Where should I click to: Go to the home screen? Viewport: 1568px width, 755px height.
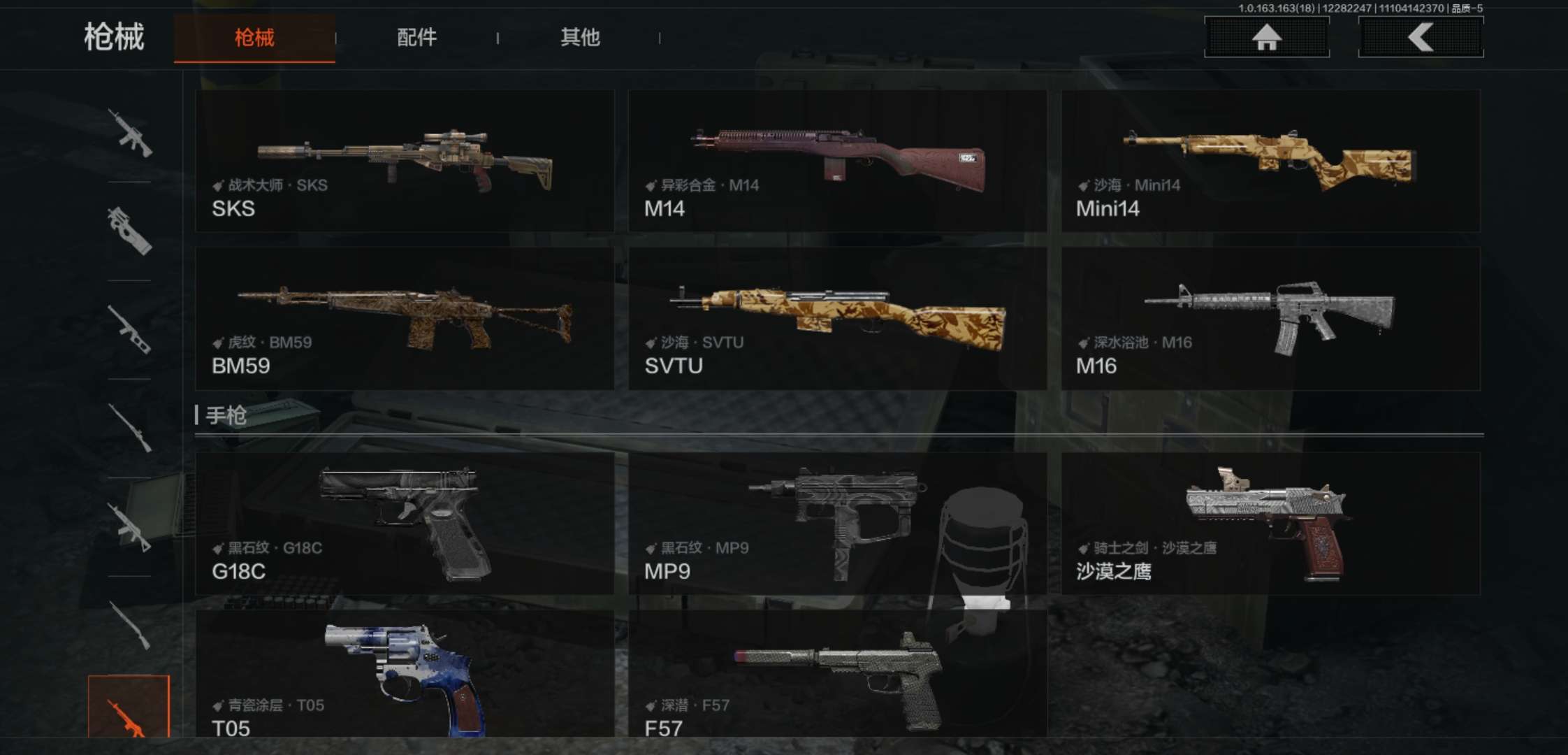(x=1266, y=37)
